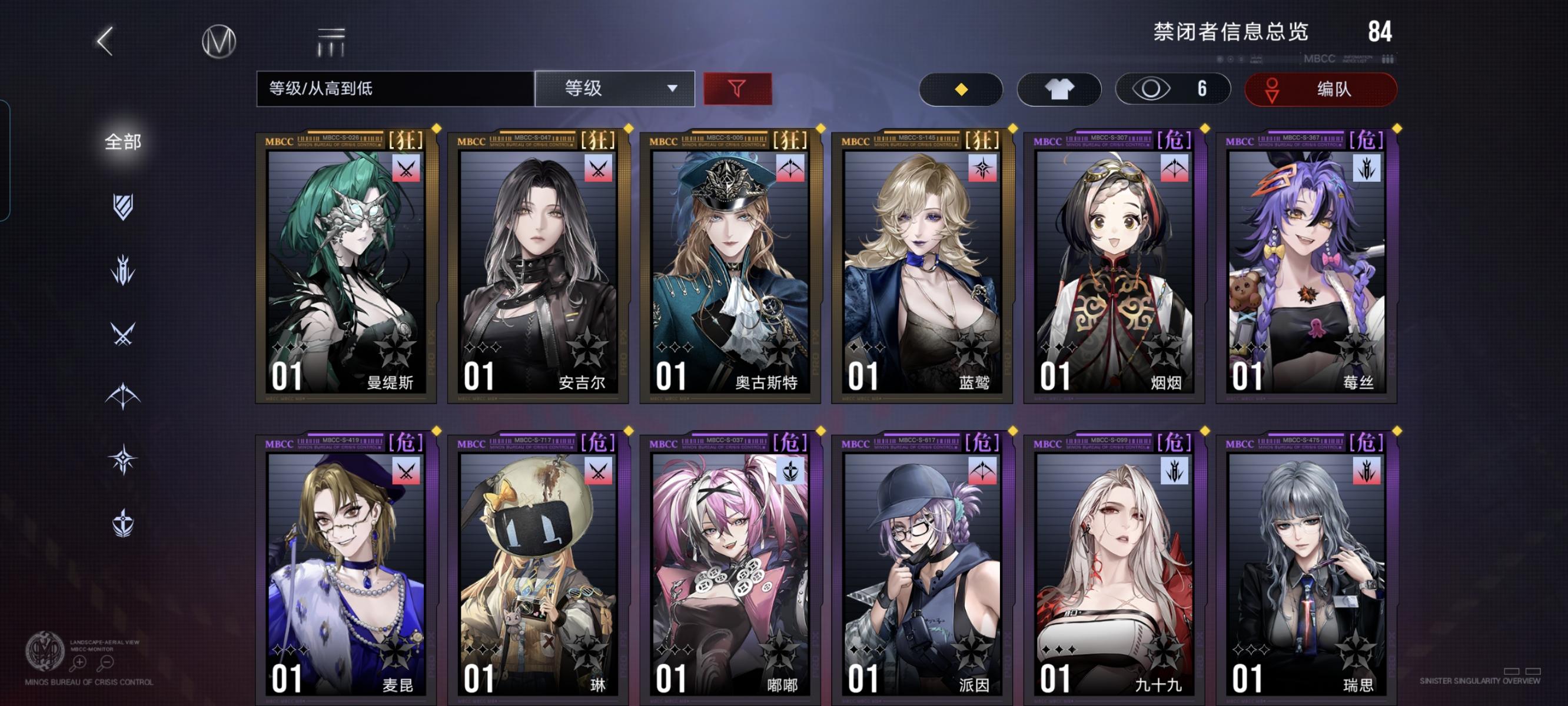Click the back arrow at top left
The image size is (1568, 706).
[x=105, y=41]
